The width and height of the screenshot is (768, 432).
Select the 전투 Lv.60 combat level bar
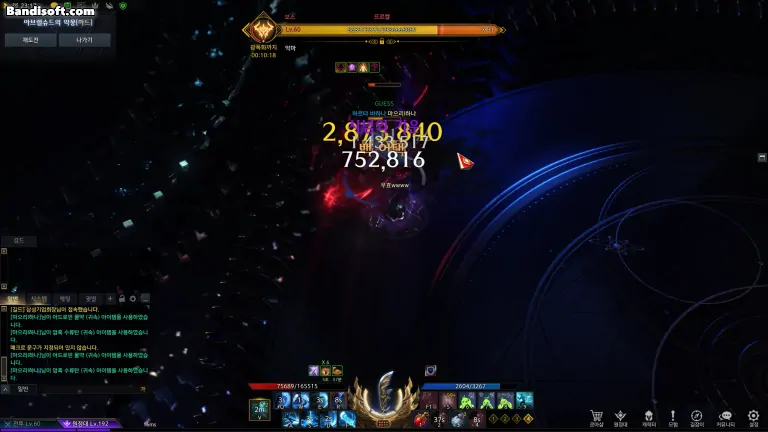coord(27,424)
